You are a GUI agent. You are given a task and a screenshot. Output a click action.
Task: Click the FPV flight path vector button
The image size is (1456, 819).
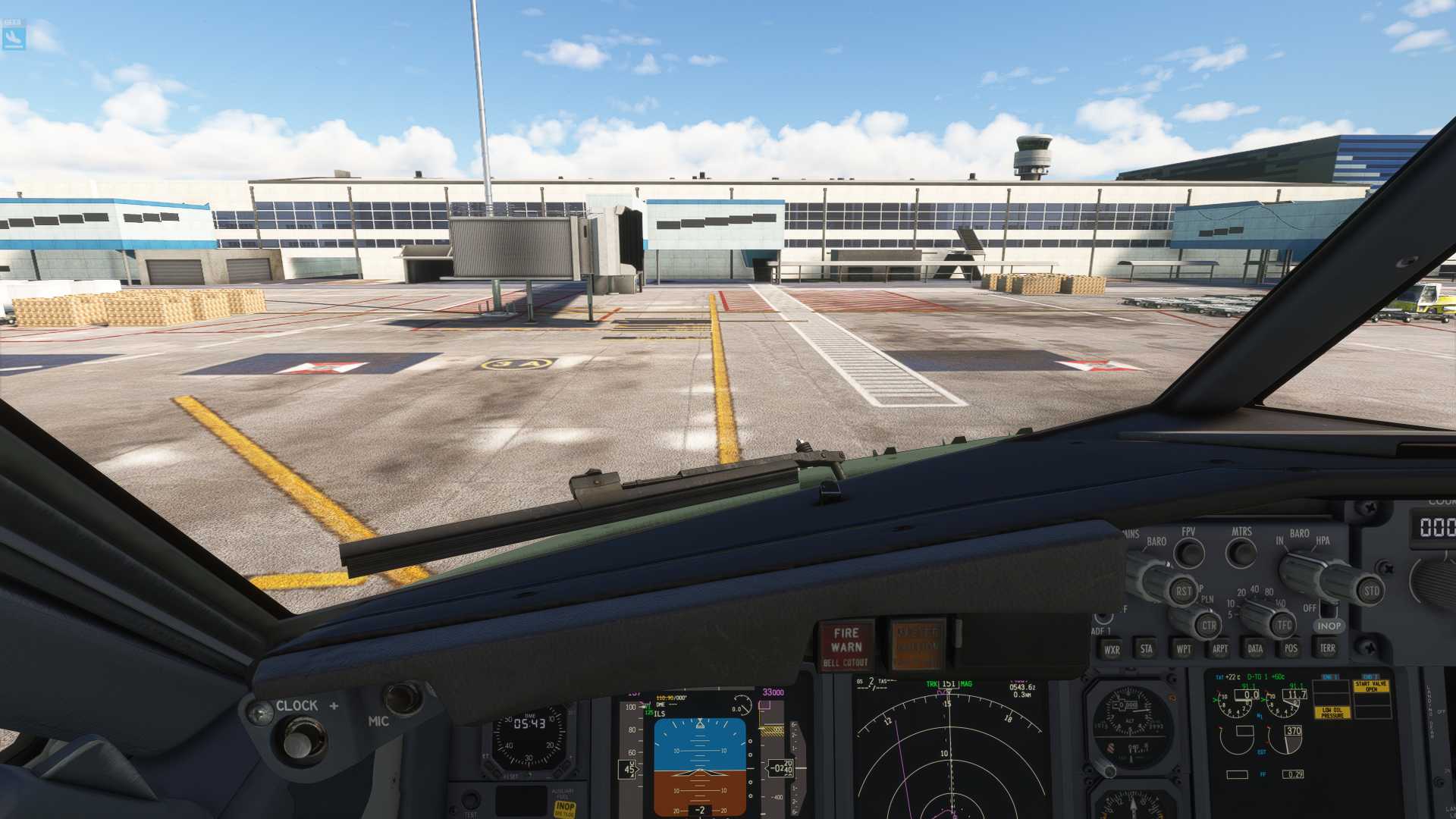click(x=1189, y=554)
